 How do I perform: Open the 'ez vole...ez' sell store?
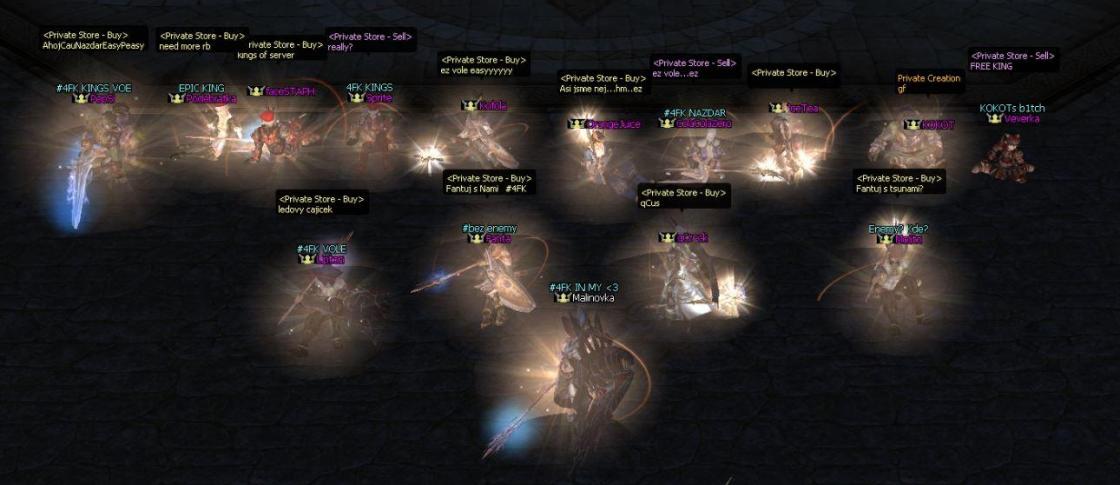click(x=697, y=67)
